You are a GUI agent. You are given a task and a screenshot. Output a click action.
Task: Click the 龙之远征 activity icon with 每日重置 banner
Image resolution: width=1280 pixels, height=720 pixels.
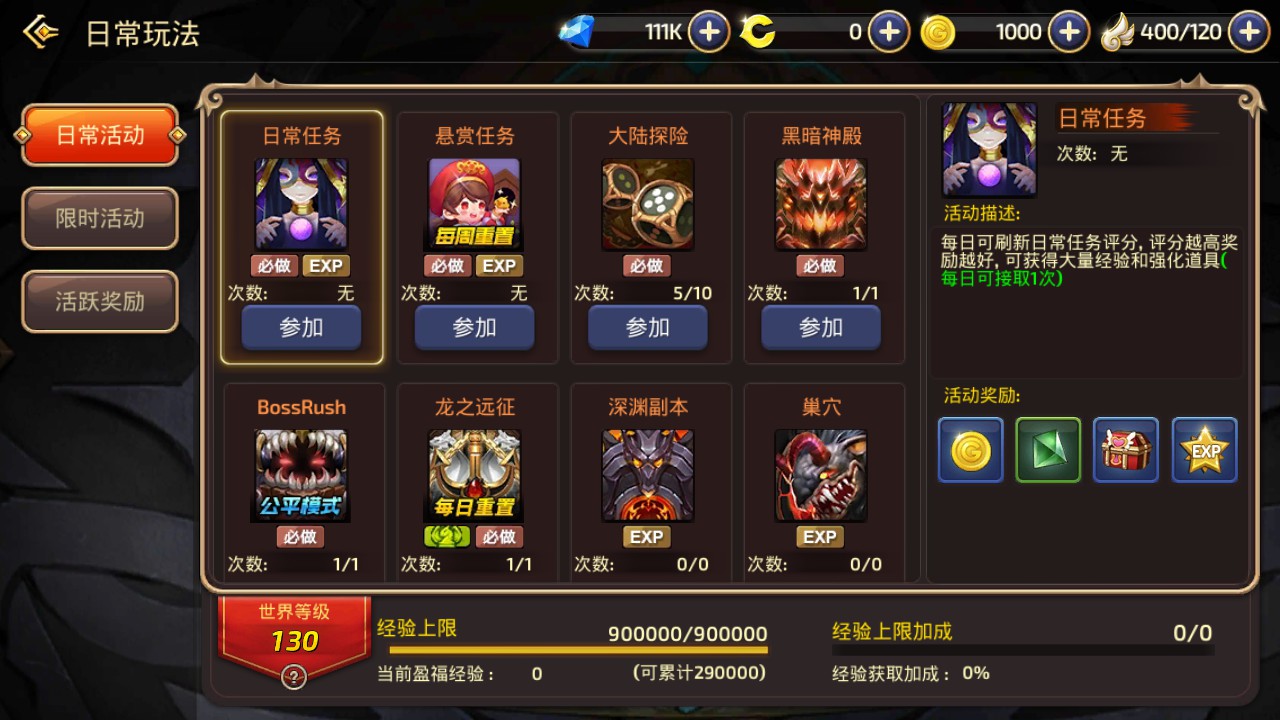coord(474,473)
